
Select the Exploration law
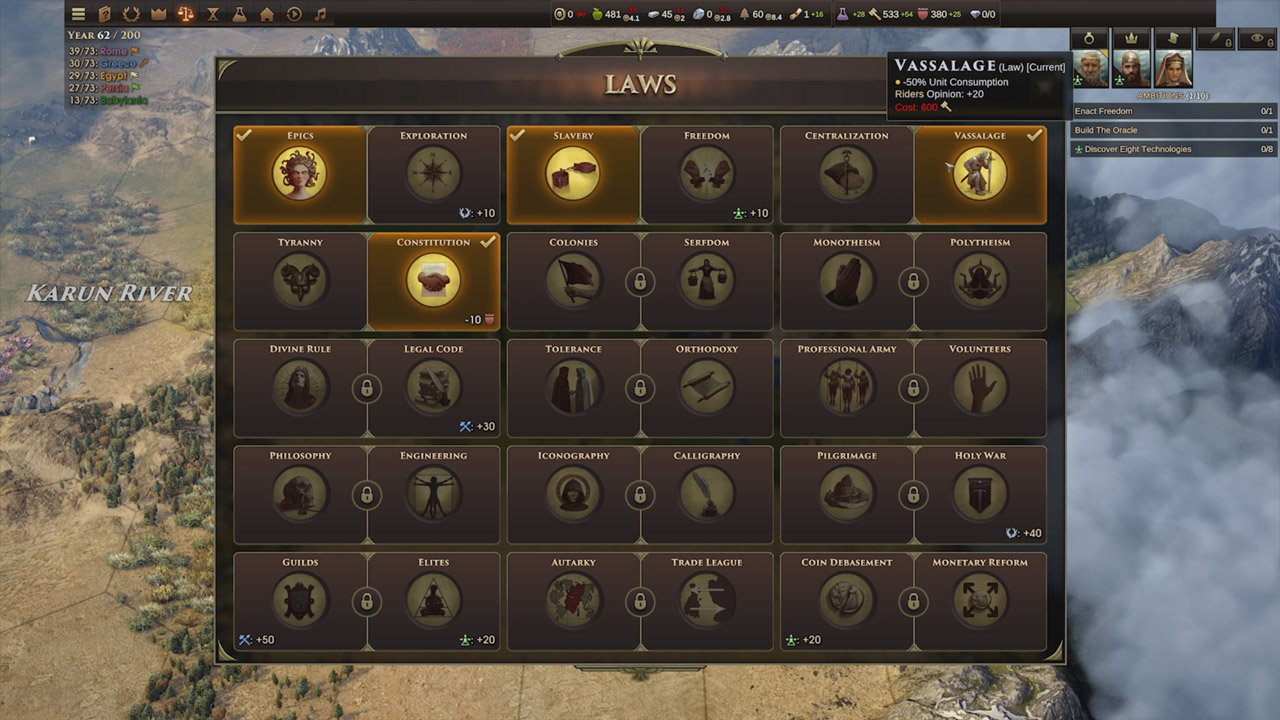433,174
